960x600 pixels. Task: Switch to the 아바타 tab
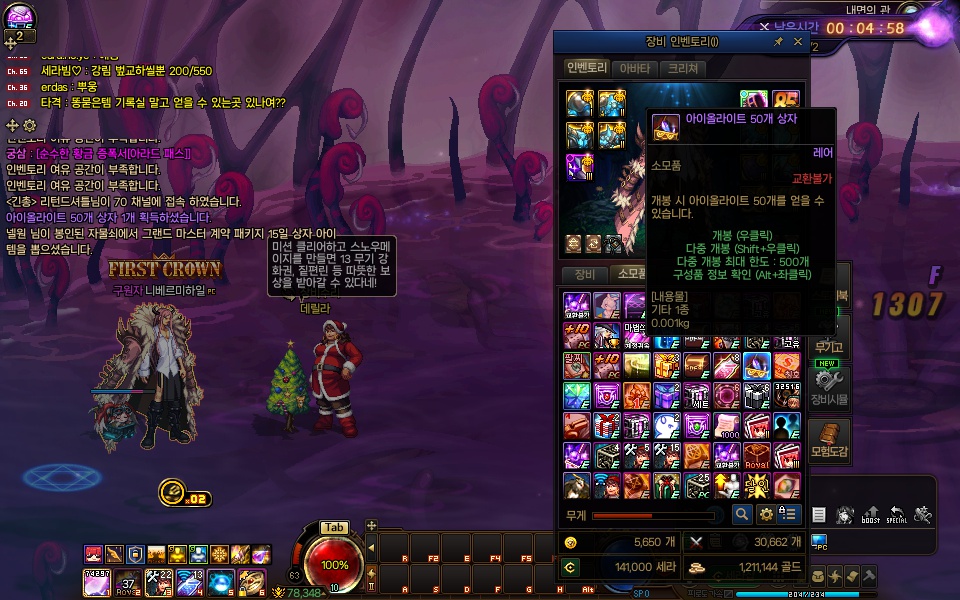635,69
